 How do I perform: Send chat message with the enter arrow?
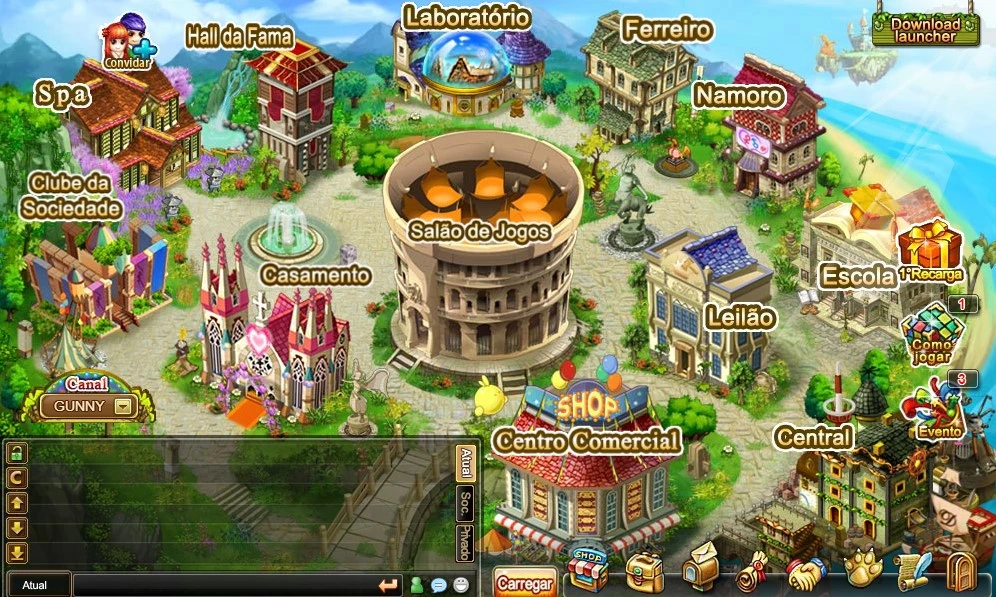coord(387,585)
